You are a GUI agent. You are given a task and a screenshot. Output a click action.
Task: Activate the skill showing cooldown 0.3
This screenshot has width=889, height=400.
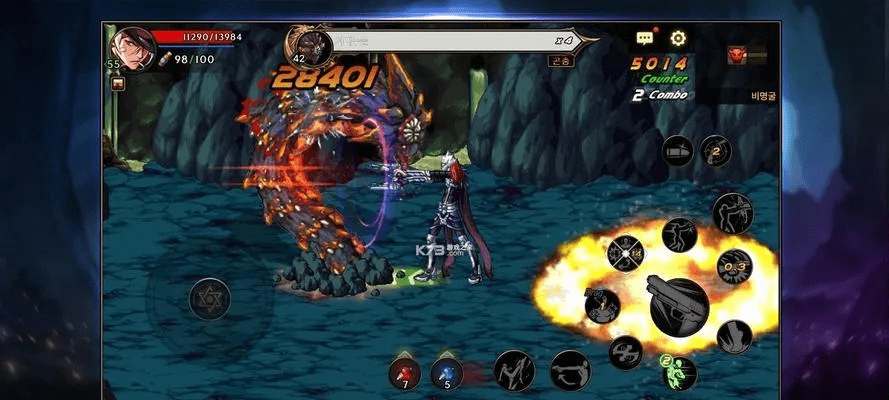pos(734,266)
